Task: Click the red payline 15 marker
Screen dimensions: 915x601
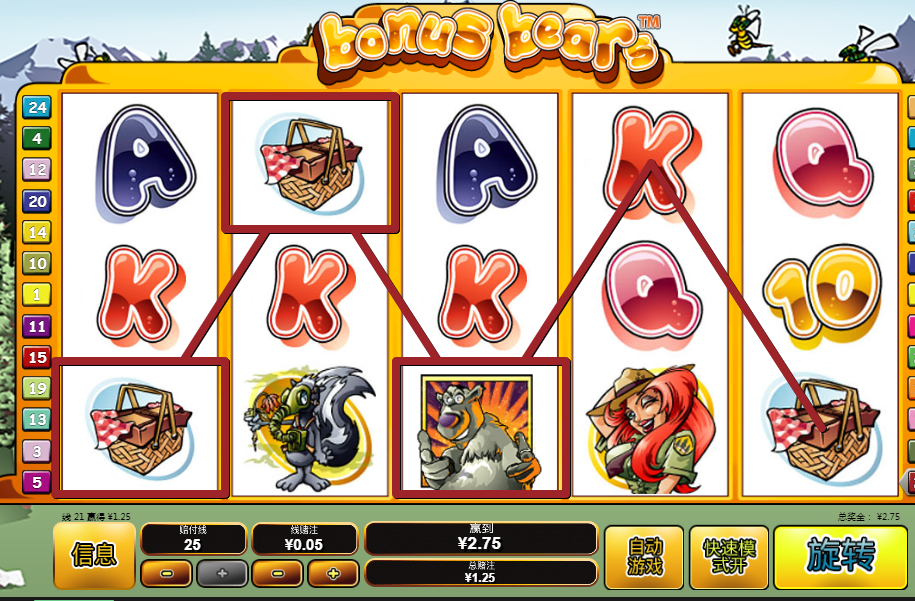Action: click(37, 357)
